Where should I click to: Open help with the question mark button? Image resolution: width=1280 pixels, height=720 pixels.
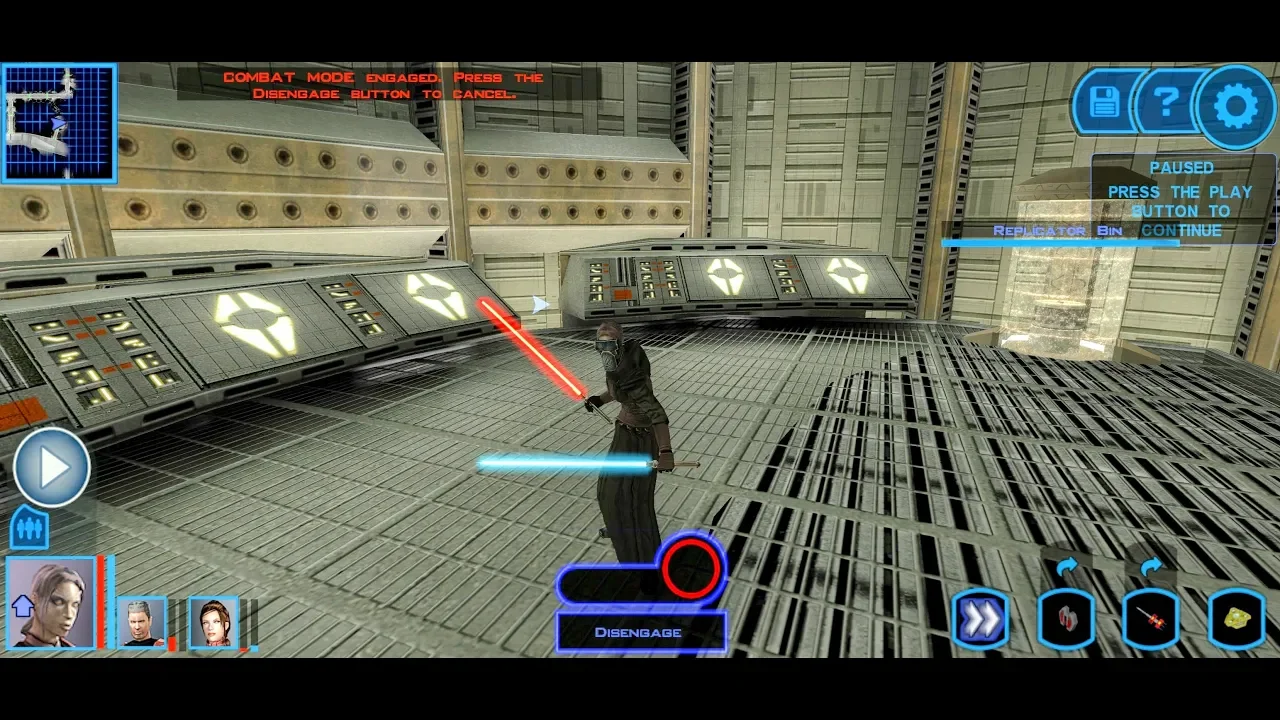[x=1166, y=102]
